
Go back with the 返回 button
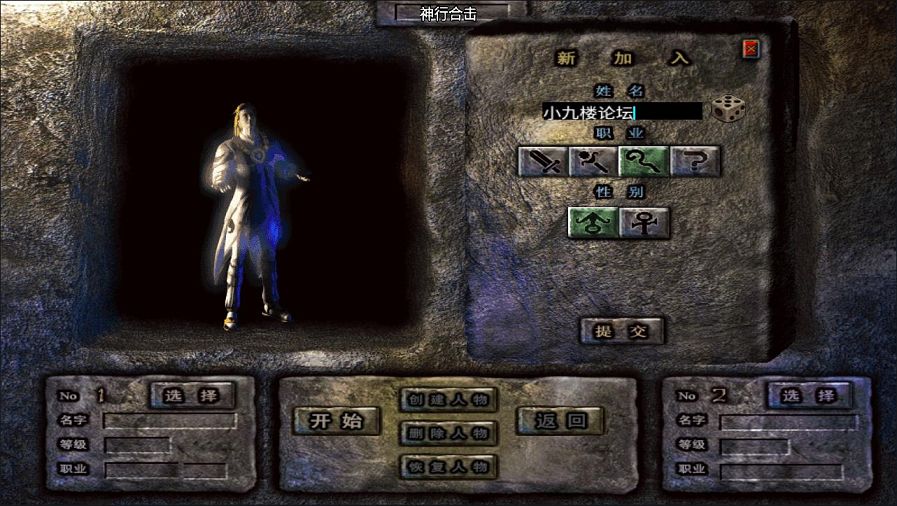click(560, 421)
